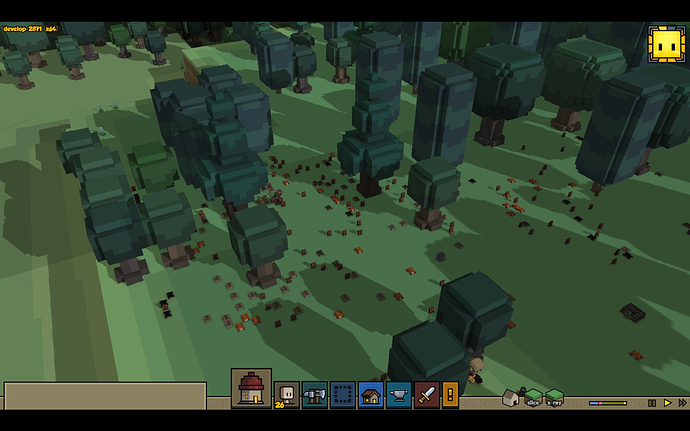Activate fast-forward game speed
Screen dimensions: 690x431
680,403
